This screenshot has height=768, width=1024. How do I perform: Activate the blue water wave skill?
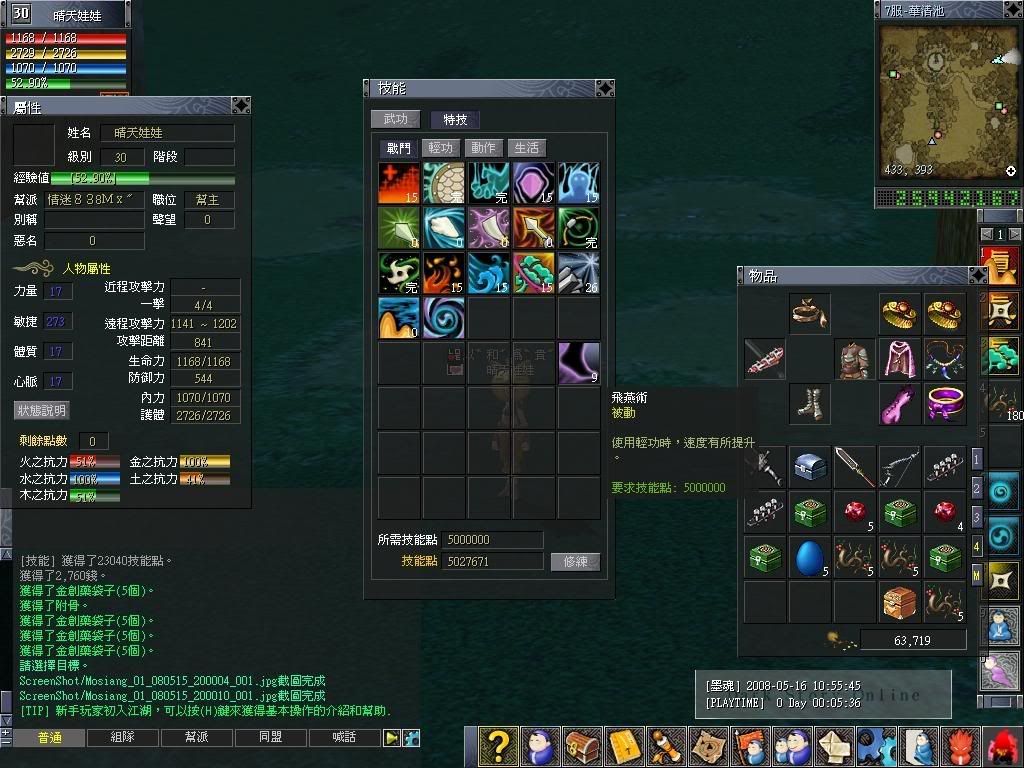click(x=489, y=273)
